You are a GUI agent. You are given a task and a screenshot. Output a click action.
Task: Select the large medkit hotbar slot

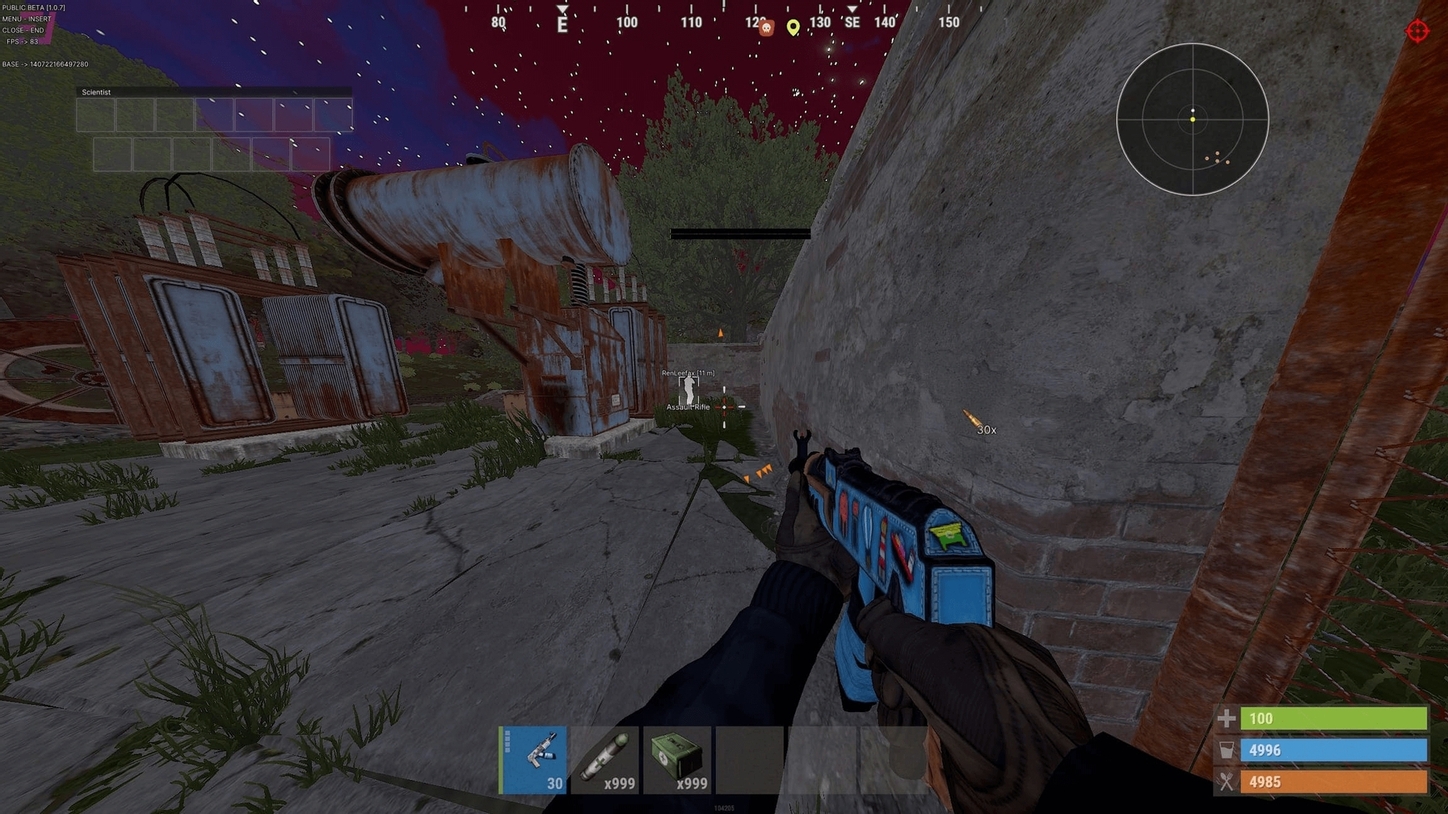click(677, 760)
